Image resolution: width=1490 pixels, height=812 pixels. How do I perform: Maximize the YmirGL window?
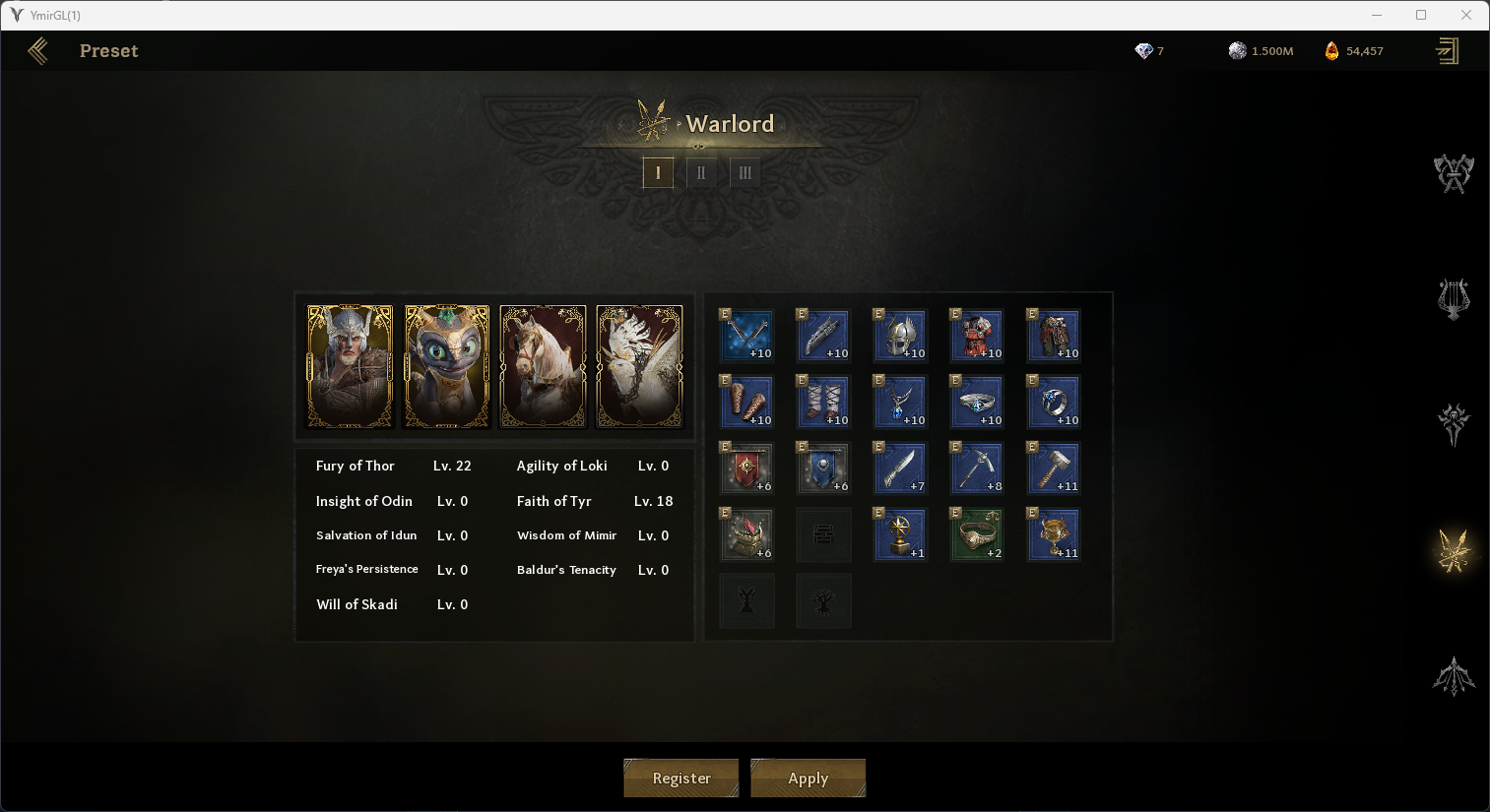pos(1421,15)
